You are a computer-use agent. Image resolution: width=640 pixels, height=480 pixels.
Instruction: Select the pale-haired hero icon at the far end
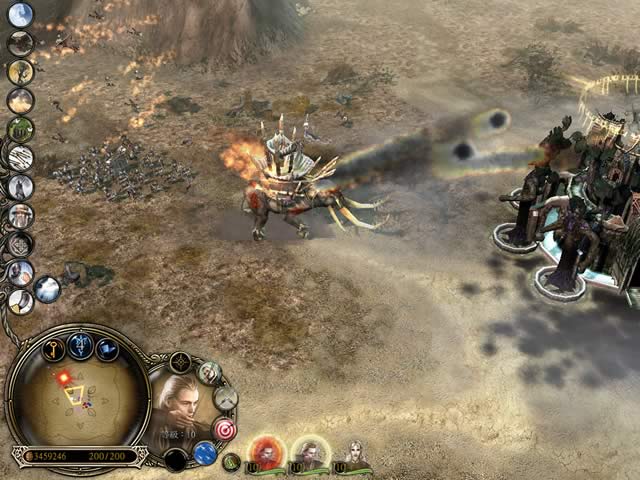354,455
